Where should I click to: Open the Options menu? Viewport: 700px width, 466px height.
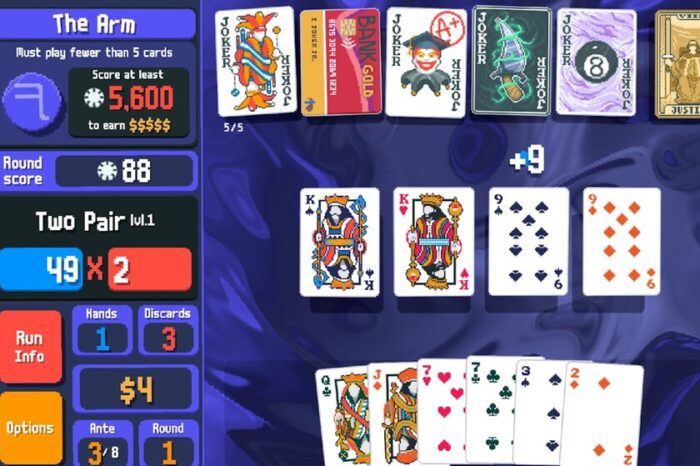pyautogui.click(x=29, y=428)
